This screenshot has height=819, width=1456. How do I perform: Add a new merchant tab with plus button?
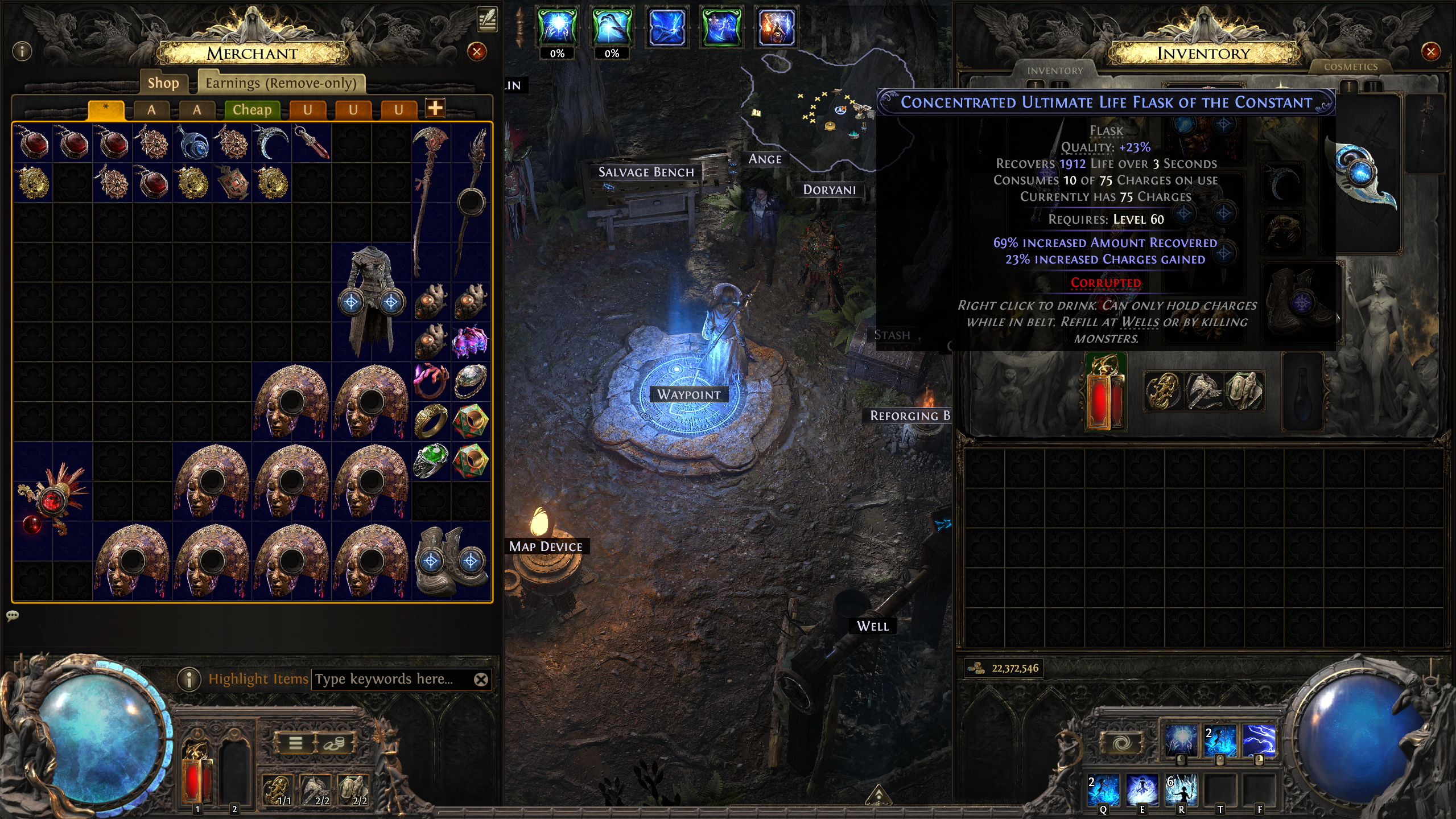[435, 108]
